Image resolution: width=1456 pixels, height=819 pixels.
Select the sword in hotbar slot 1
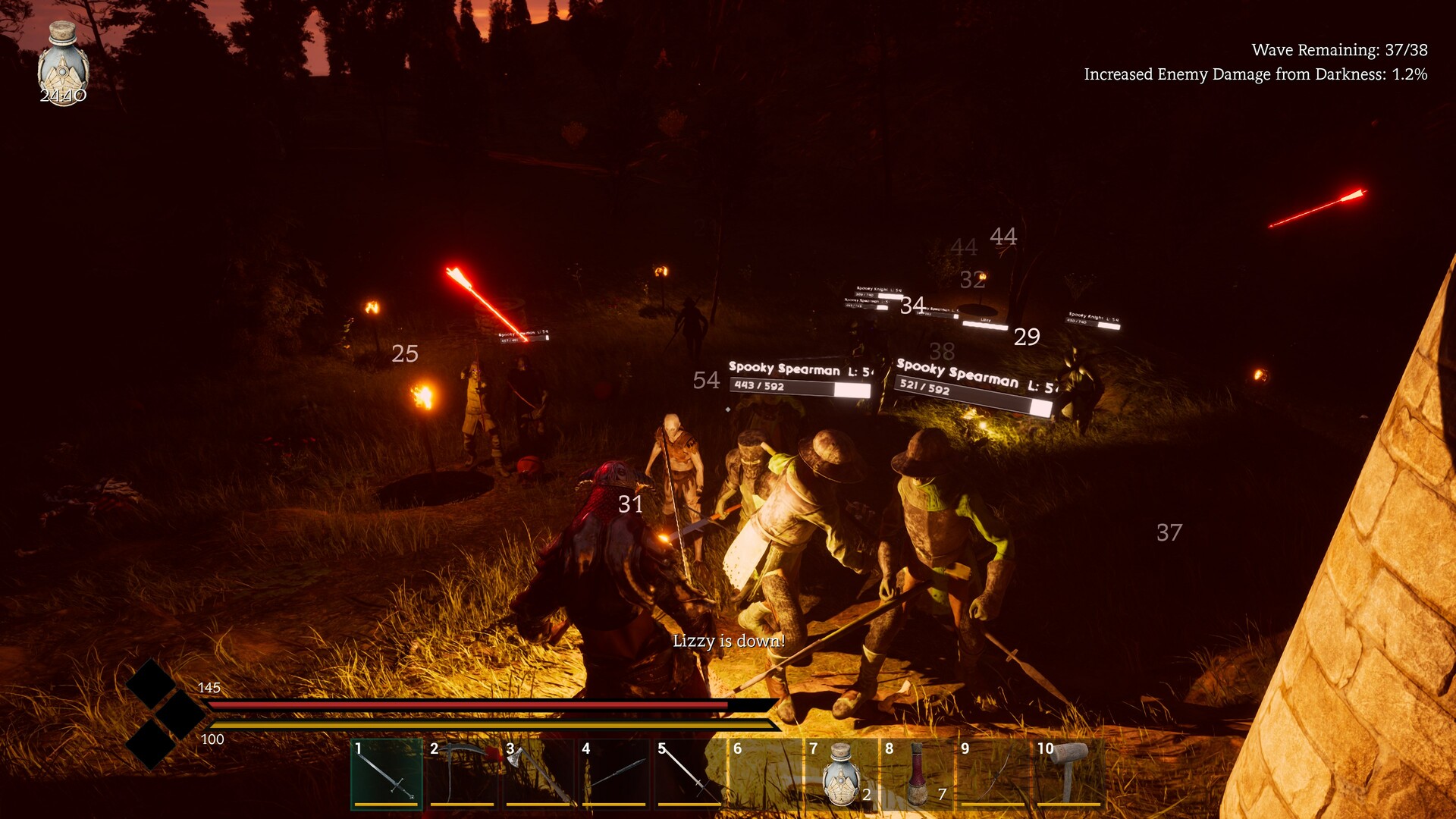[386, 773]
